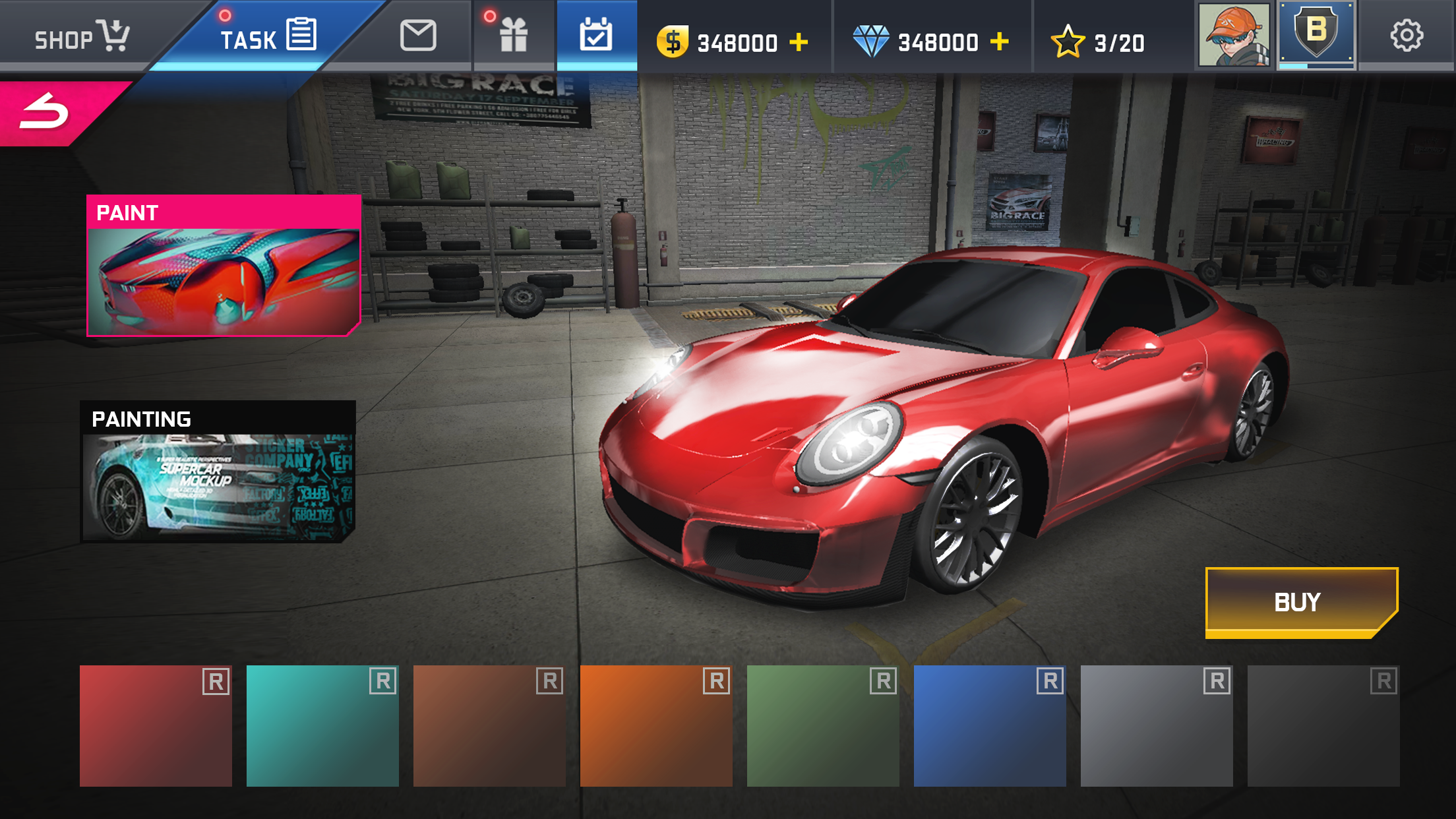The height and width of the screenshot is (819, 1456).
Task: Add more gold coins with plus
Action: pos(799,42)
